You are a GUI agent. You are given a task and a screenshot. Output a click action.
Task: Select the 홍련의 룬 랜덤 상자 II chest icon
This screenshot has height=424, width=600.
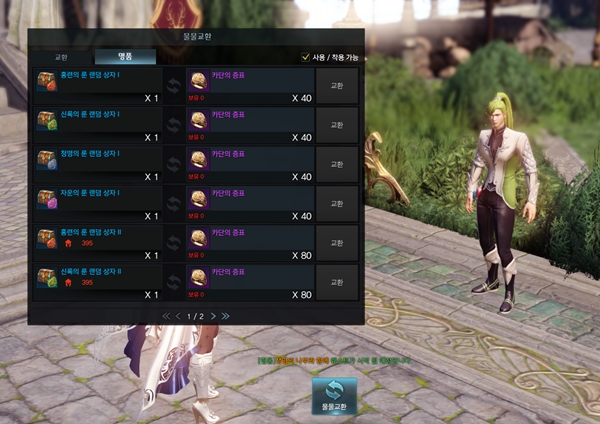pos(46,238)
